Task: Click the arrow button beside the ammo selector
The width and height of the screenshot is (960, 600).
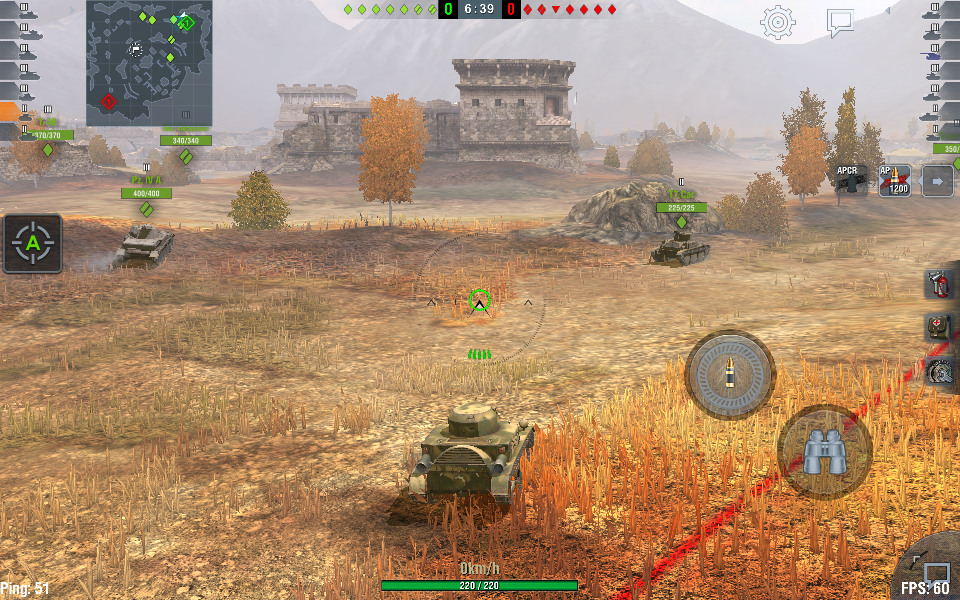Action: pos(937,180)
